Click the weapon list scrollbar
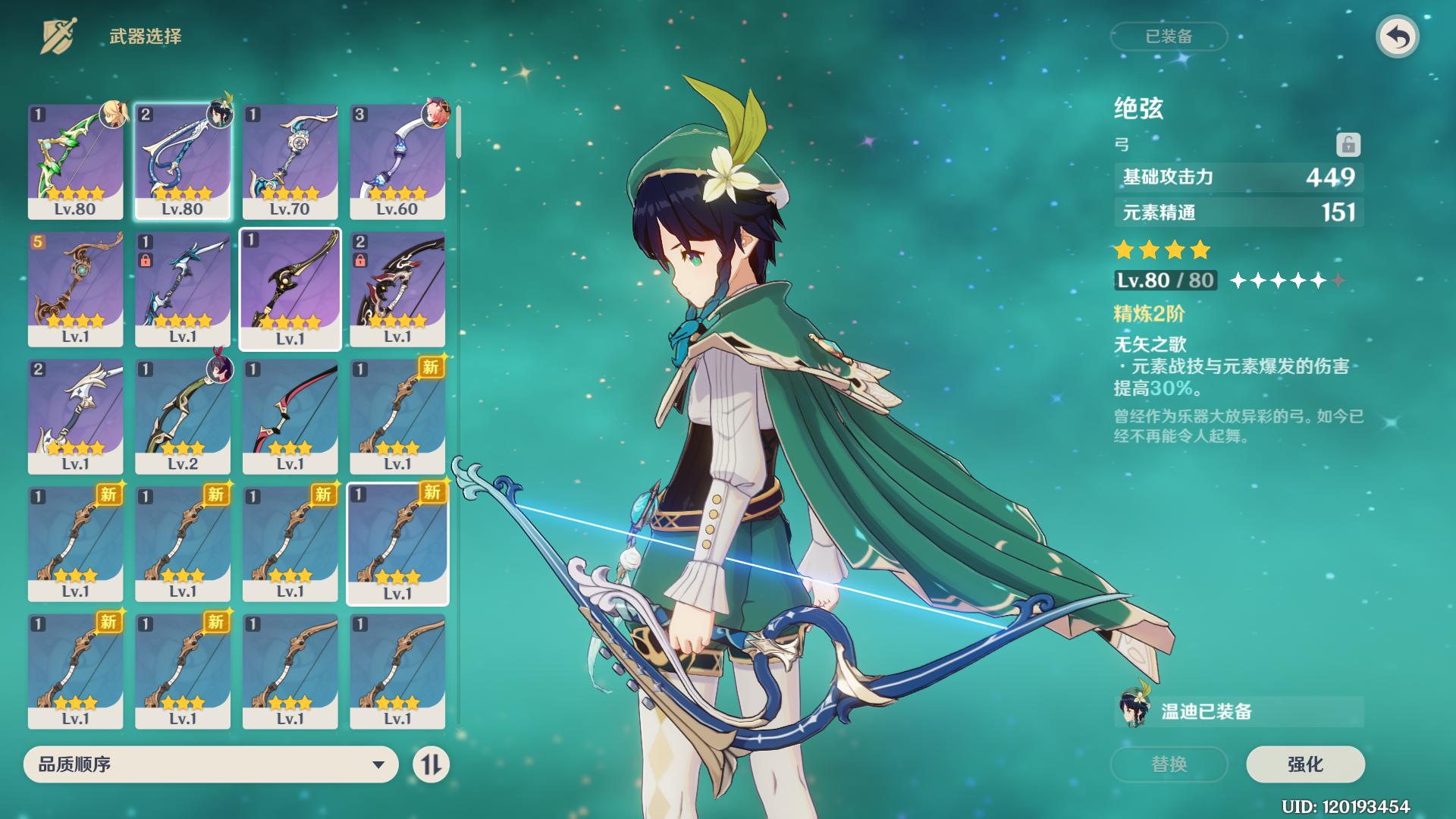 pyautogui.click(x=458, y=133)
